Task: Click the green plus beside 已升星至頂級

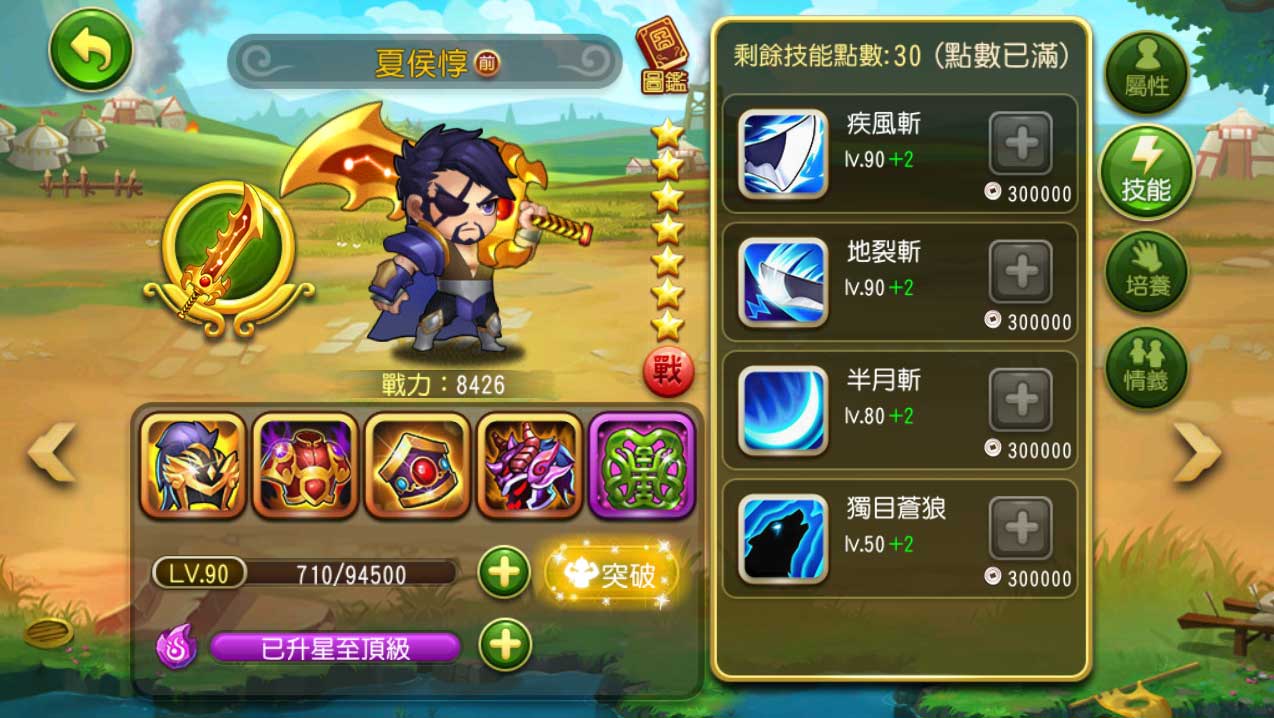Action: coord(504,646)
